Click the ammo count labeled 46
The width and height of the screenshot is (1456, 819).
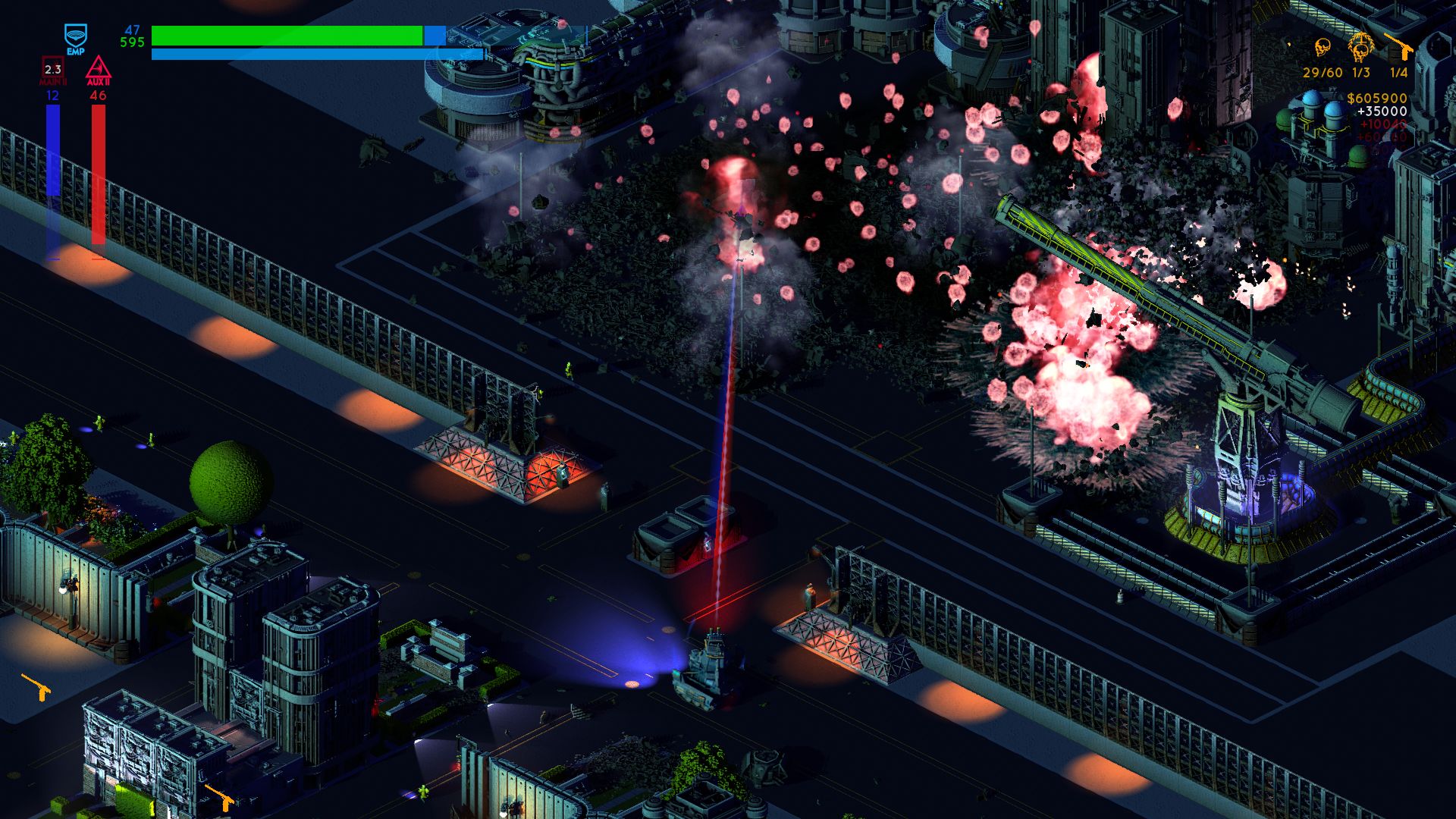[98, 96]
